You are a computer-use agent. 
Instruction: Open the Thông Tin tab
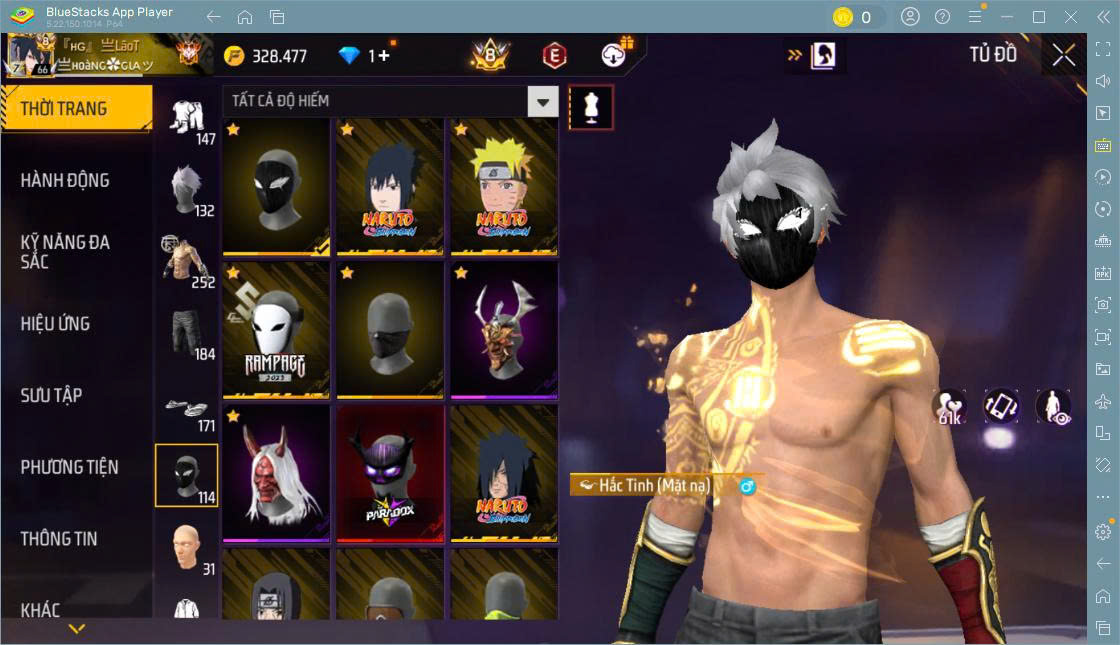tap(59, 539)
